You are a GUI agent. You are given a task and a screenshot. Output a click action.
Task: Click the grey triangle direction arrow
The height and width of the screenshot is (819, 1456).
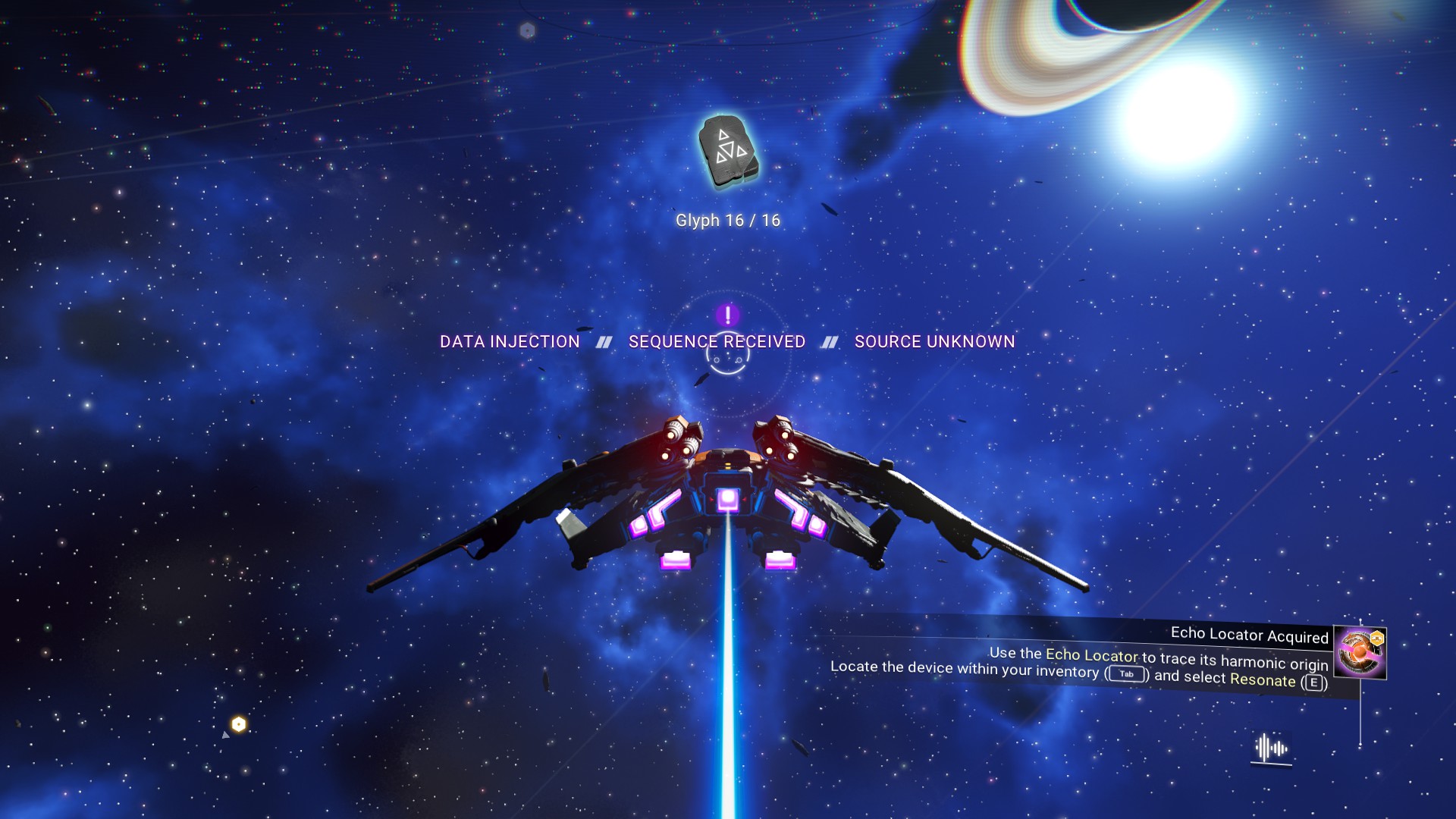226,736
